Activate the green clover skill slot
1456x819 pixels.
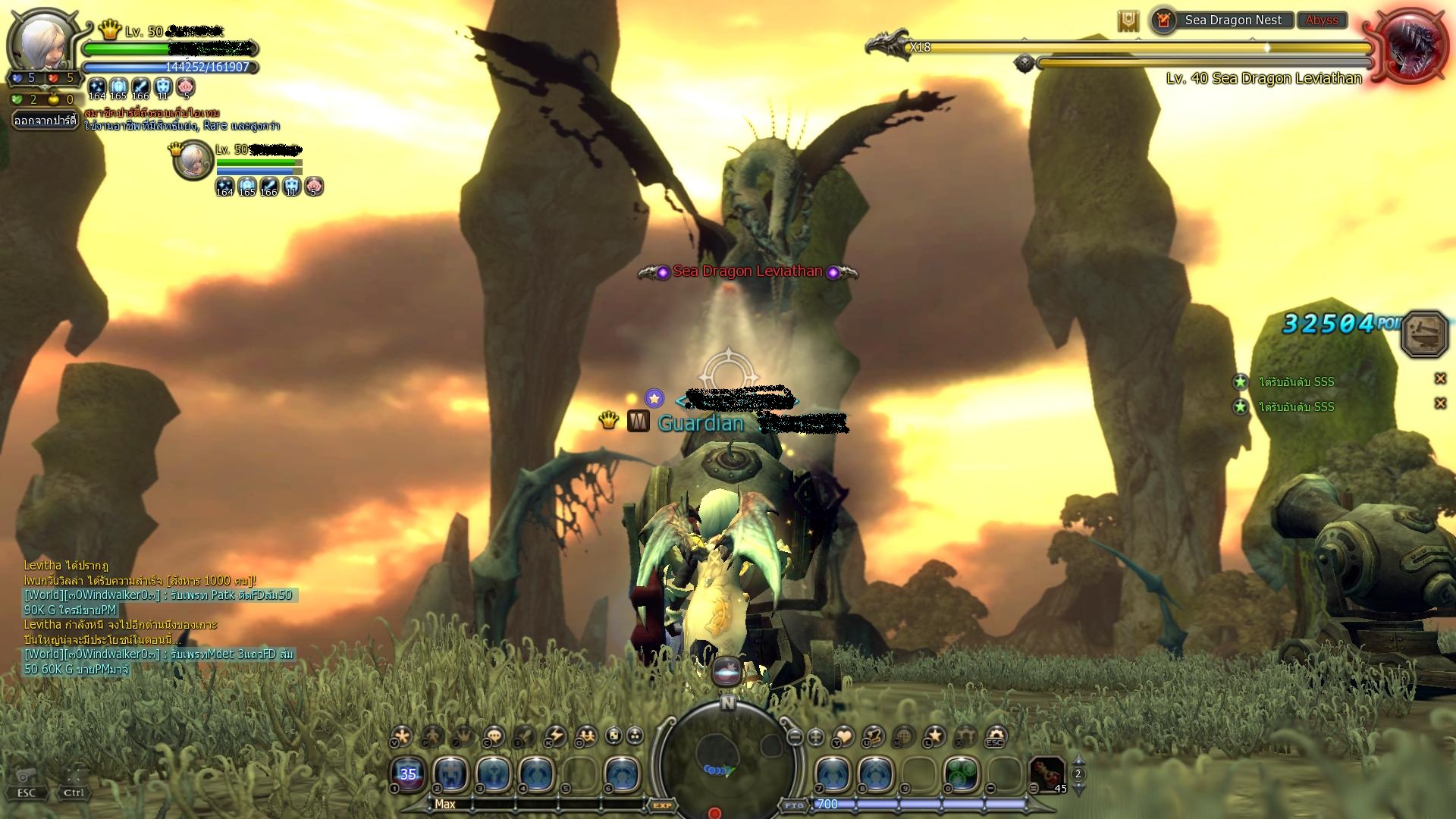tap(961, 775)
